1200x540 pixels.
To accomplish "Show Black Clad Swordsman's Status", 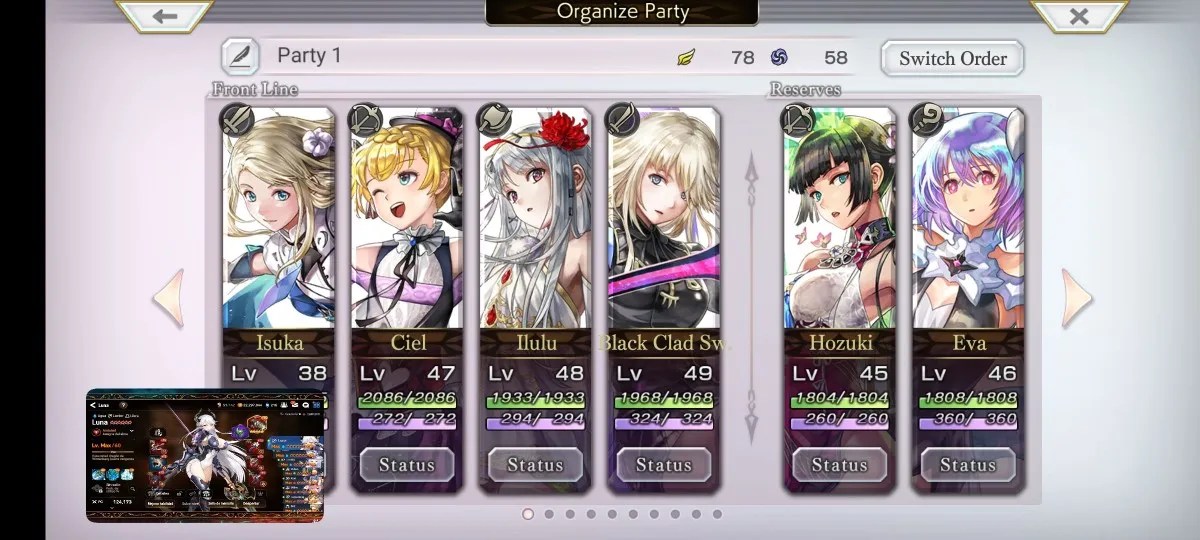I will (663, 465).
